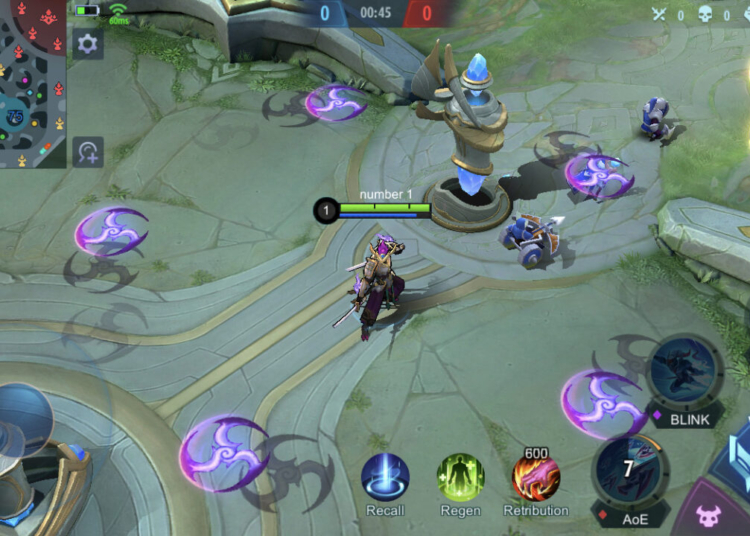Cast the Retribution spell

[x=536, y=478]
